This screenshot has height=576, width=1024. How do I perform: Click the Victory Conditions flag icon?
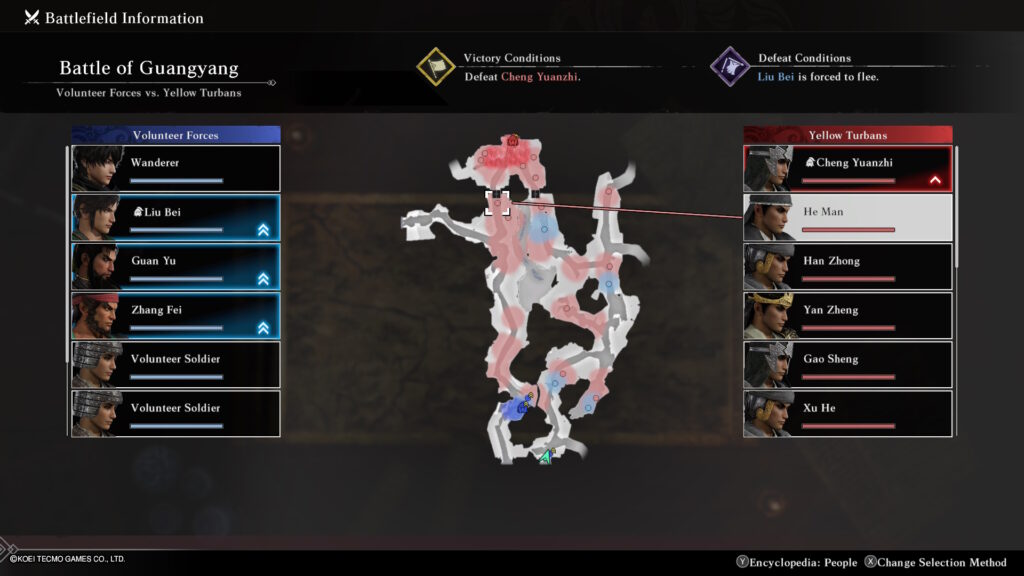(437, 67)
